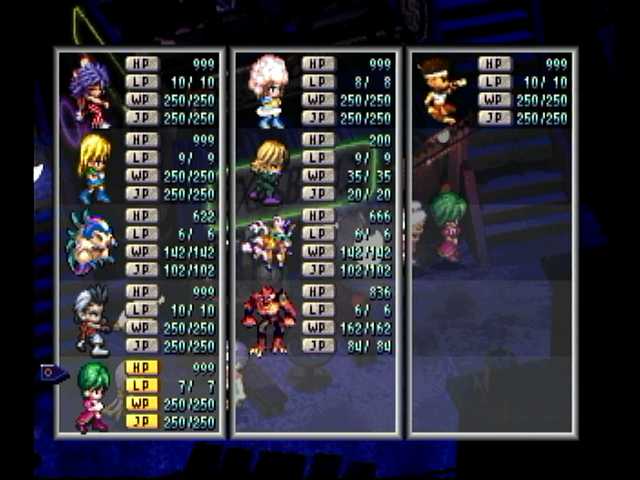Image resolution: width=640 pixels, height=480 pixels.
Task: Pick the gray-haired character in red
Action: pyautogui.click(x=93, y=320)
